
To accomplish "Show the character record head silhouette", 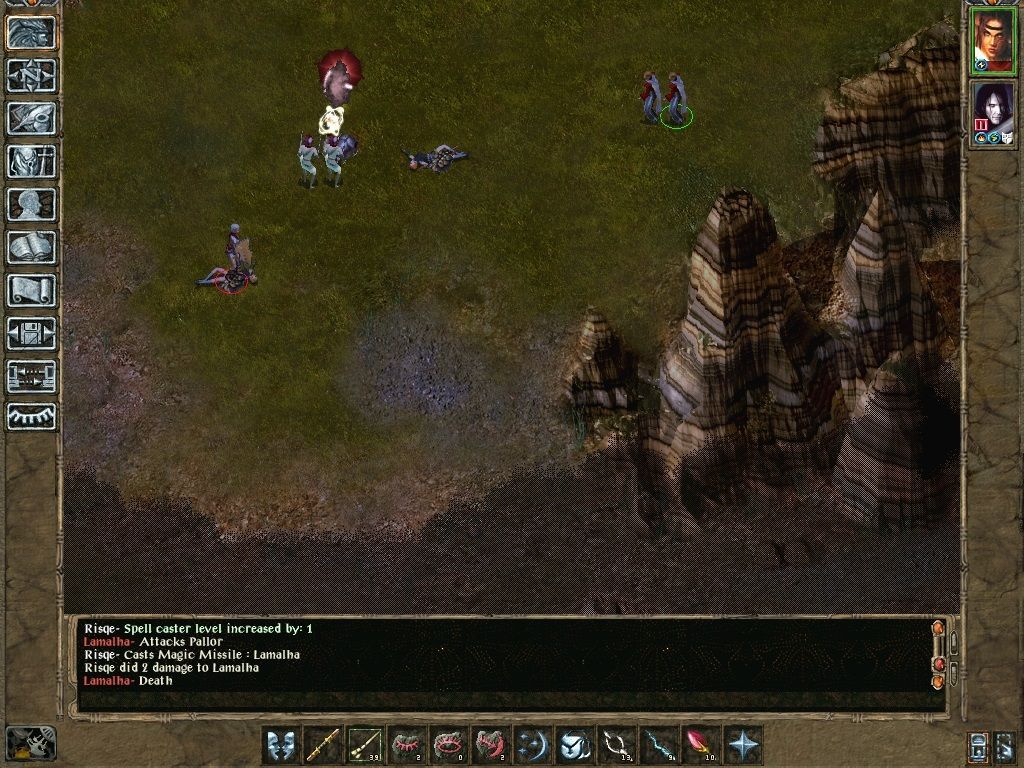I will [x=32, y=204].
